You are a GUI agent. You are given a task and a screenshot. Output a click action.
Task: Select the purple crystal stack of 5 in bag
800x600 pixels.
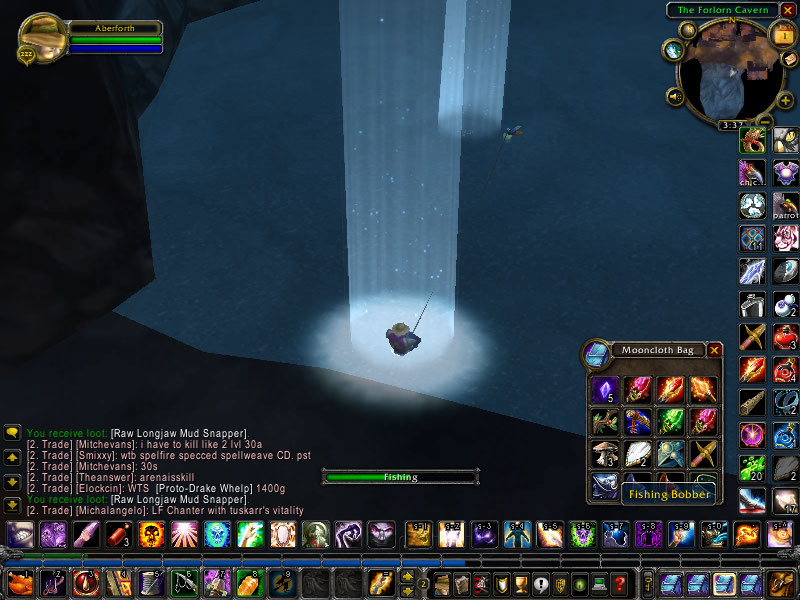coord(605,389)
